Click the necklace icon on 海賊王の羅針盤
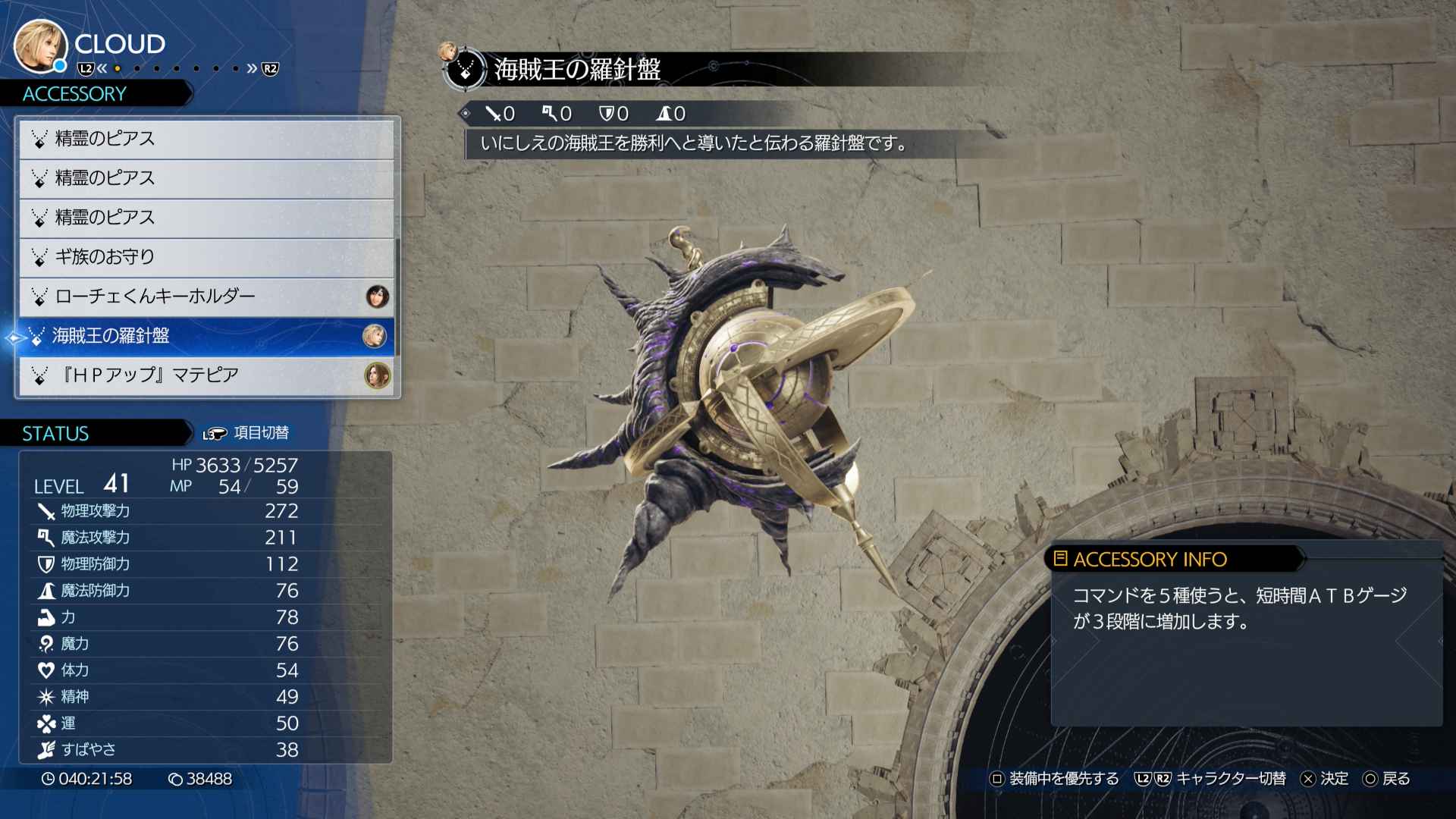The height and width of the screenshot is (819, 1456). point(37,336)
